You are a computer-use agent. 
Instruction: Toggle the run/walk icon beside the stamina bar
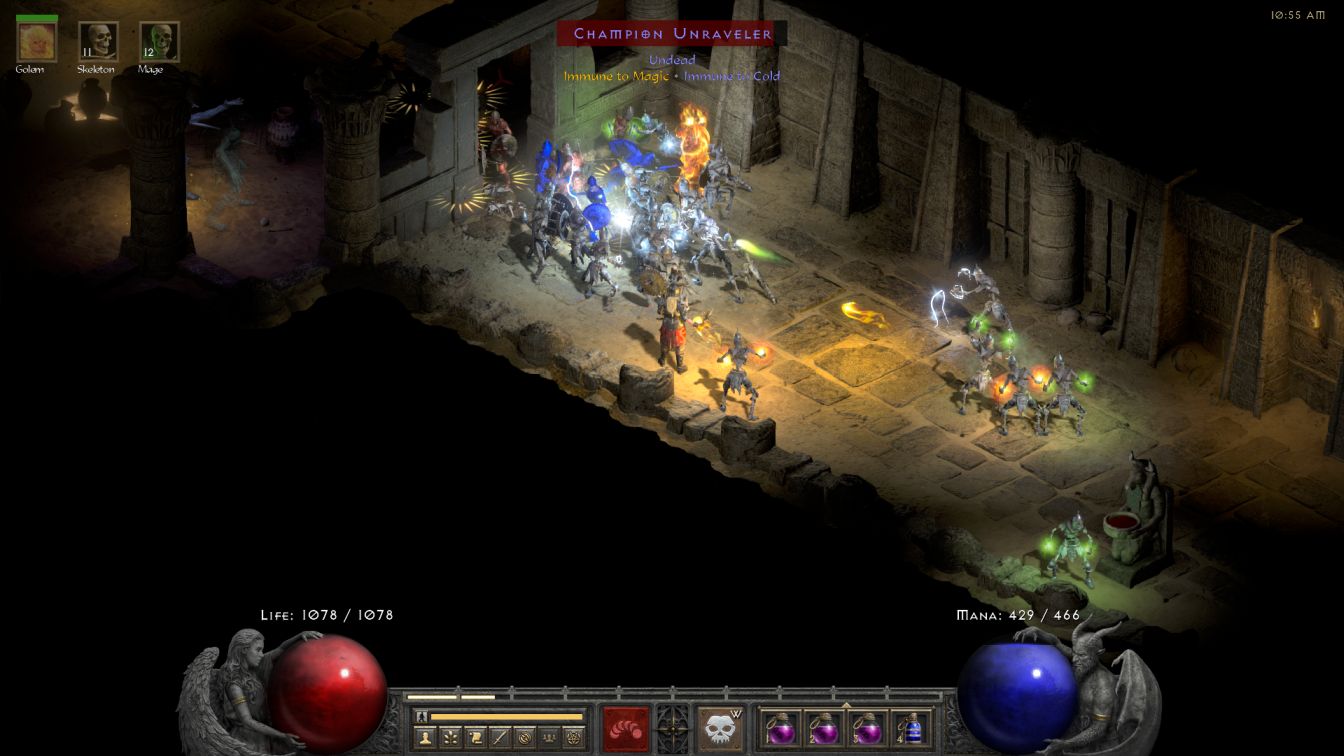click(x=422, y=716)
